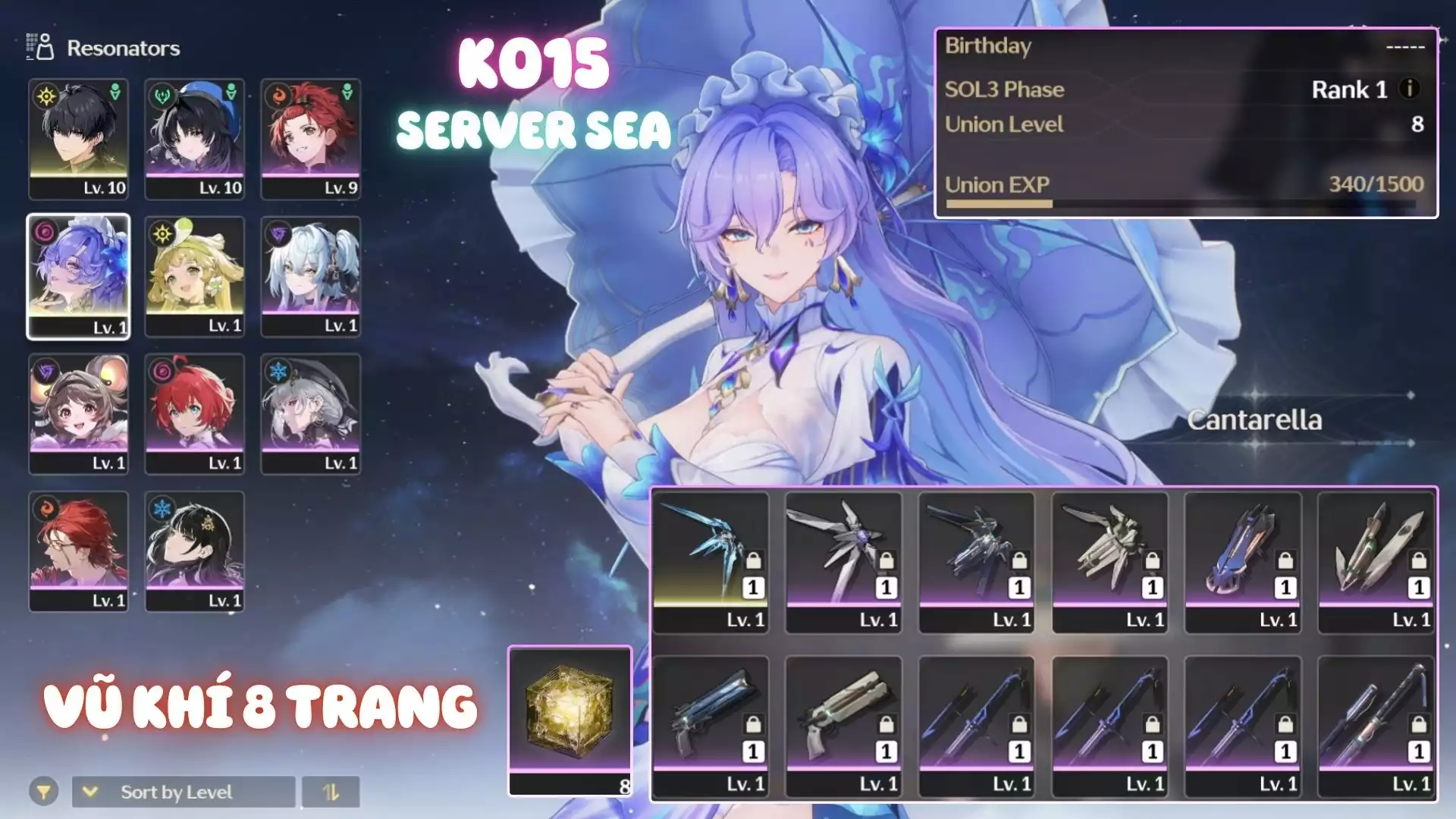1456x819 pixels.
Task: Open the Sort by Level dropdown
Action: point(183,792)
